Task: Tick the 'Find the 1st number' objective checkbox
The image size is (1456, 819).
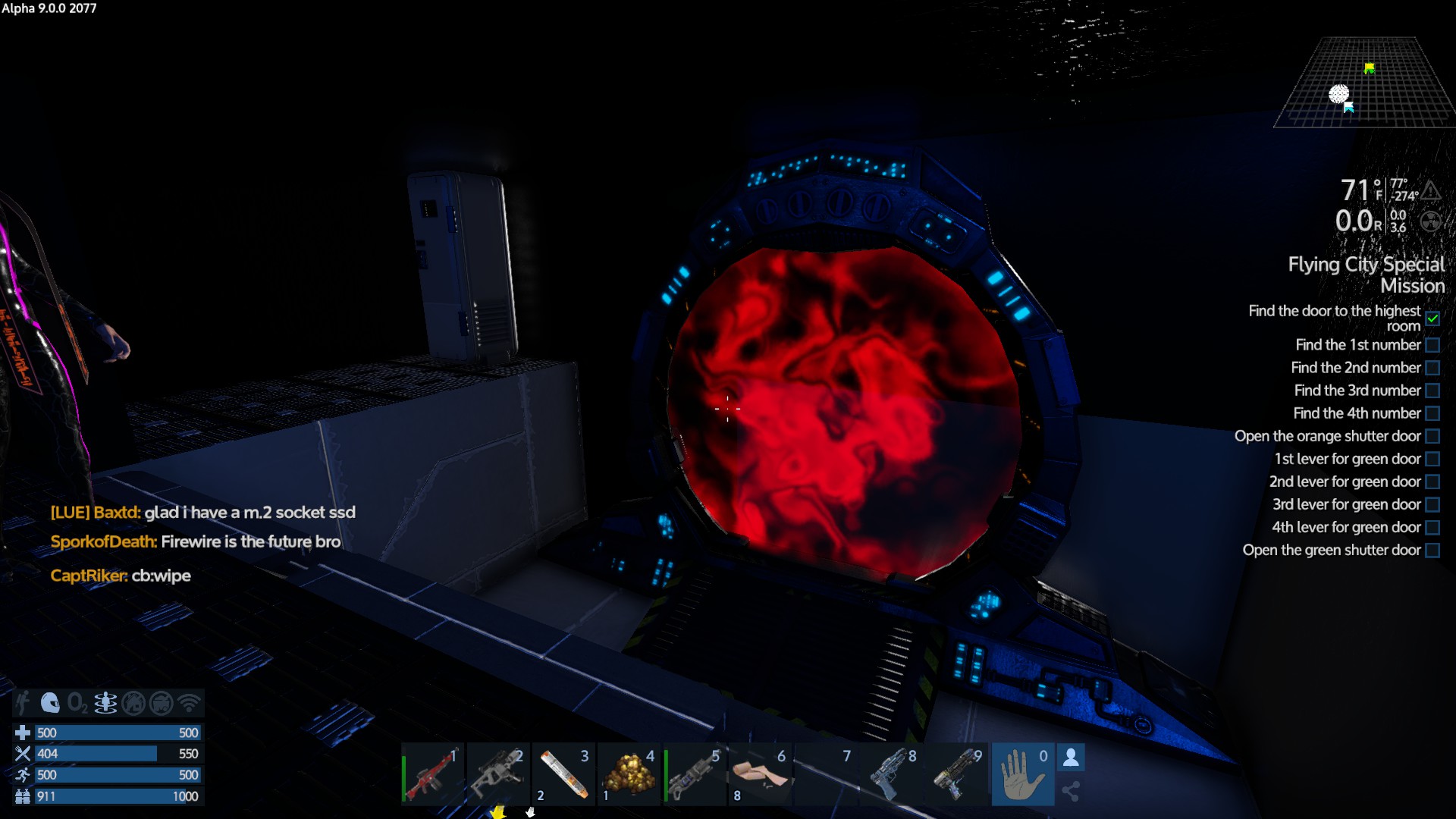Action: (x=1432, y=345)
